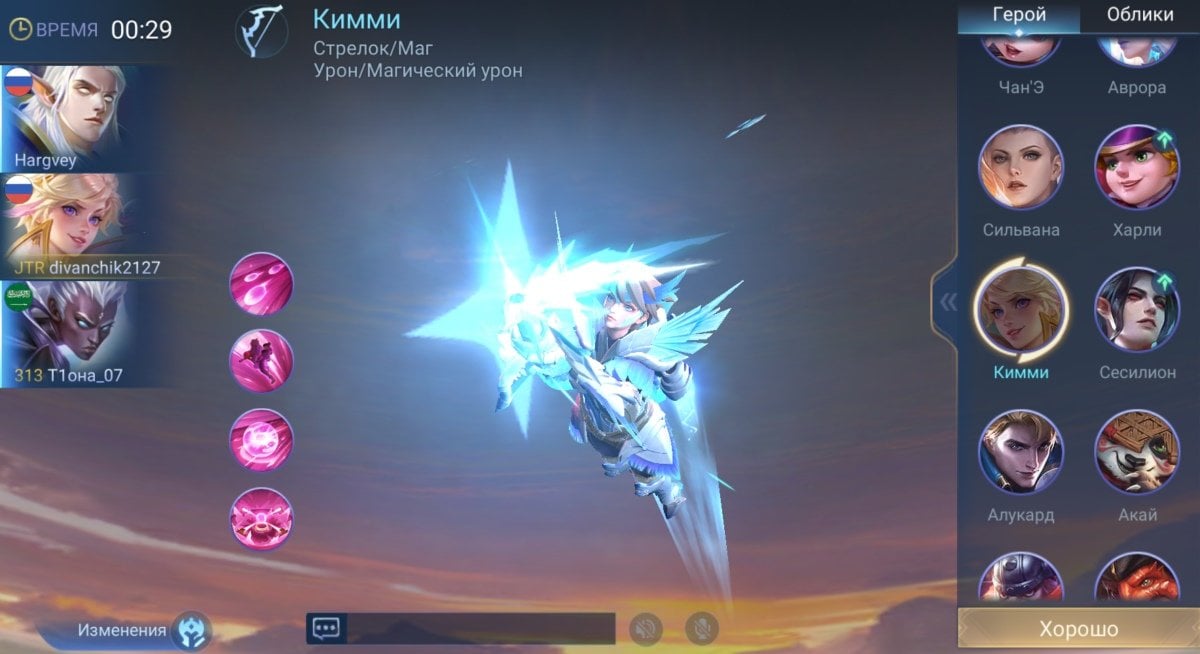Image resolution: width=1200 pixels, height=654 pixels.
Task: Switch to the Облики tab
Action: click(x=1140, y=15)
